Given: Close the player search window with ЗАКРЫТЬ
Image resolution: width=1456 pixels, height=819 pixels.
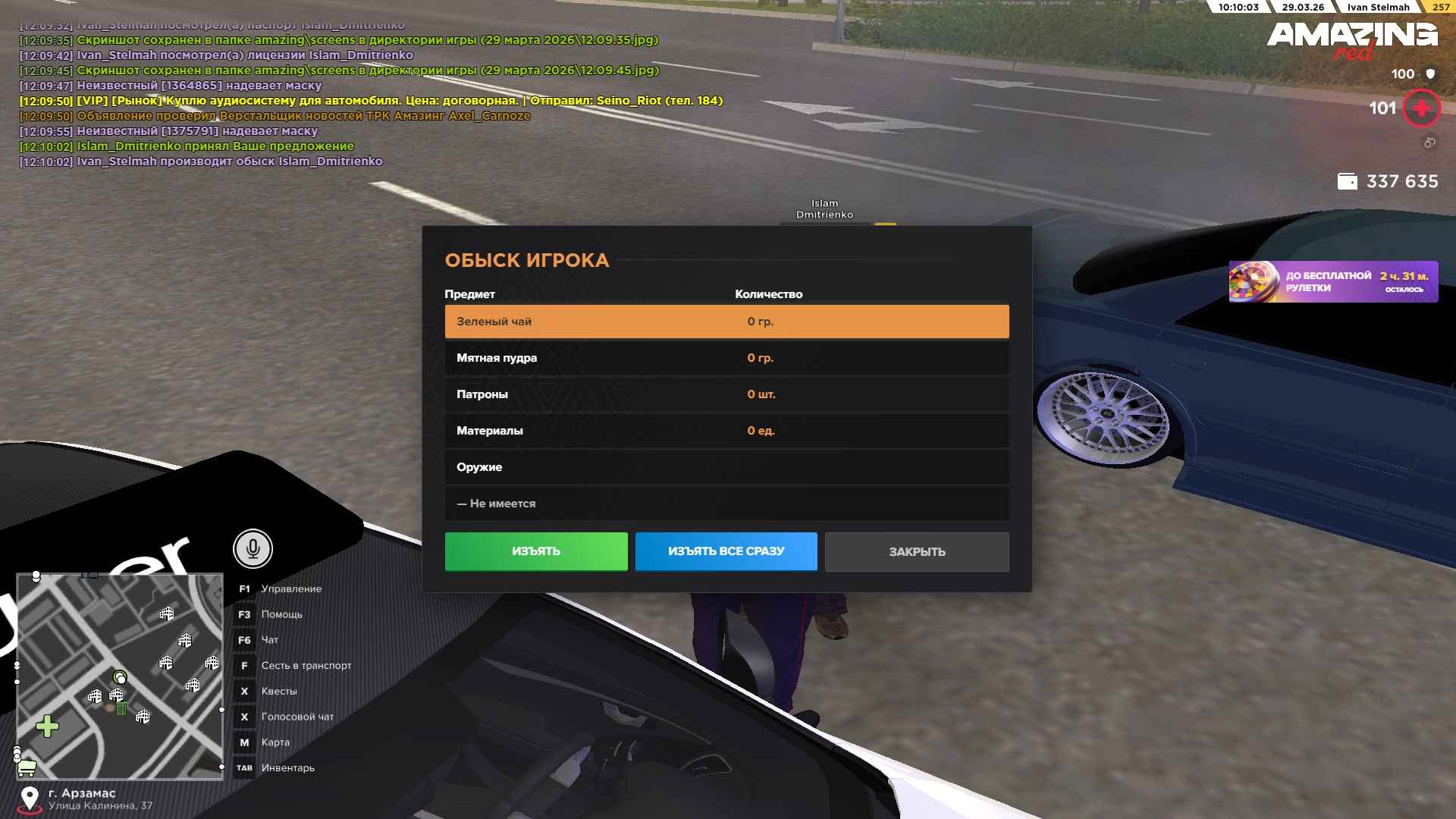Looking at the screenshot, I should [916, 551].
